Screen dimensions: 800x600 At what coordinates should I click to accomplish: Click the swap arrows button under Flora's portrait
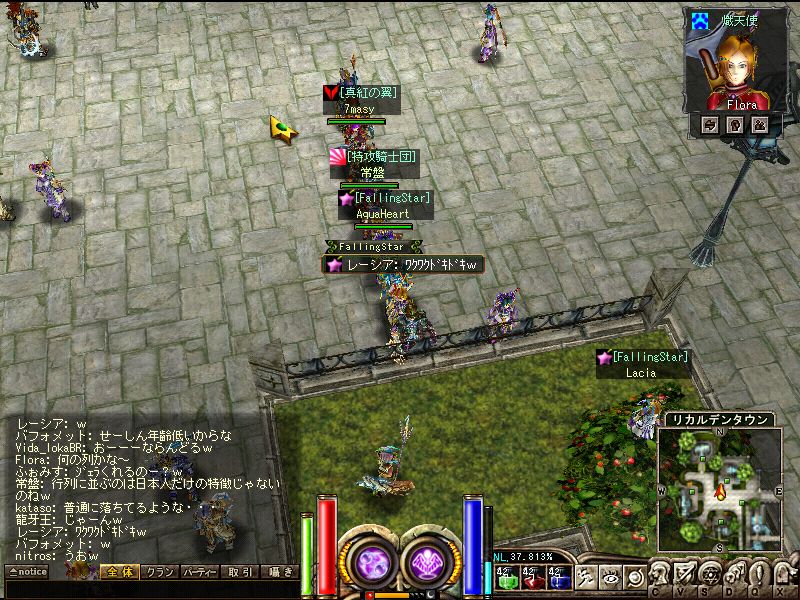(x=710, y=125)
